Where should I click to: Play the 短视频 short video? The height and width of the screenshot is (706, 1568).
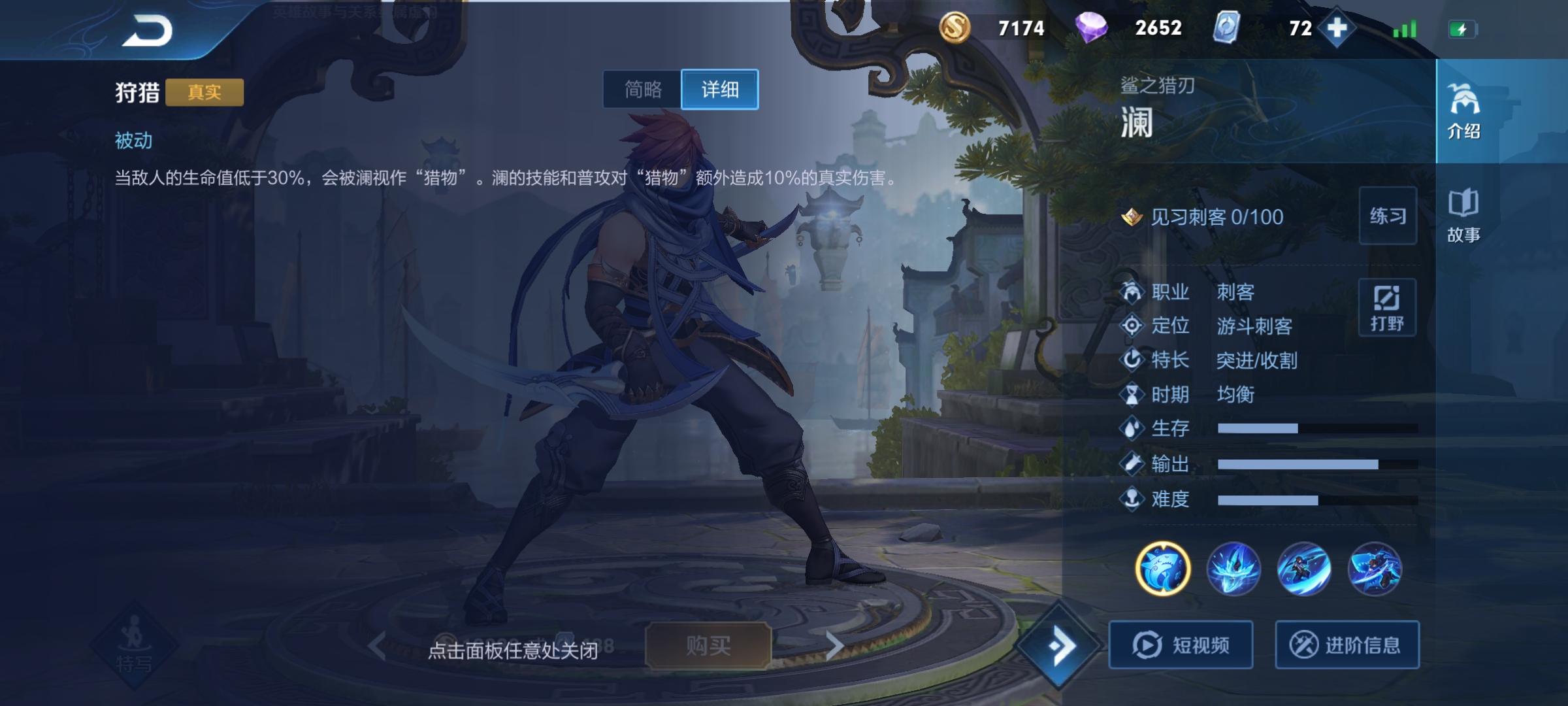1181,645
